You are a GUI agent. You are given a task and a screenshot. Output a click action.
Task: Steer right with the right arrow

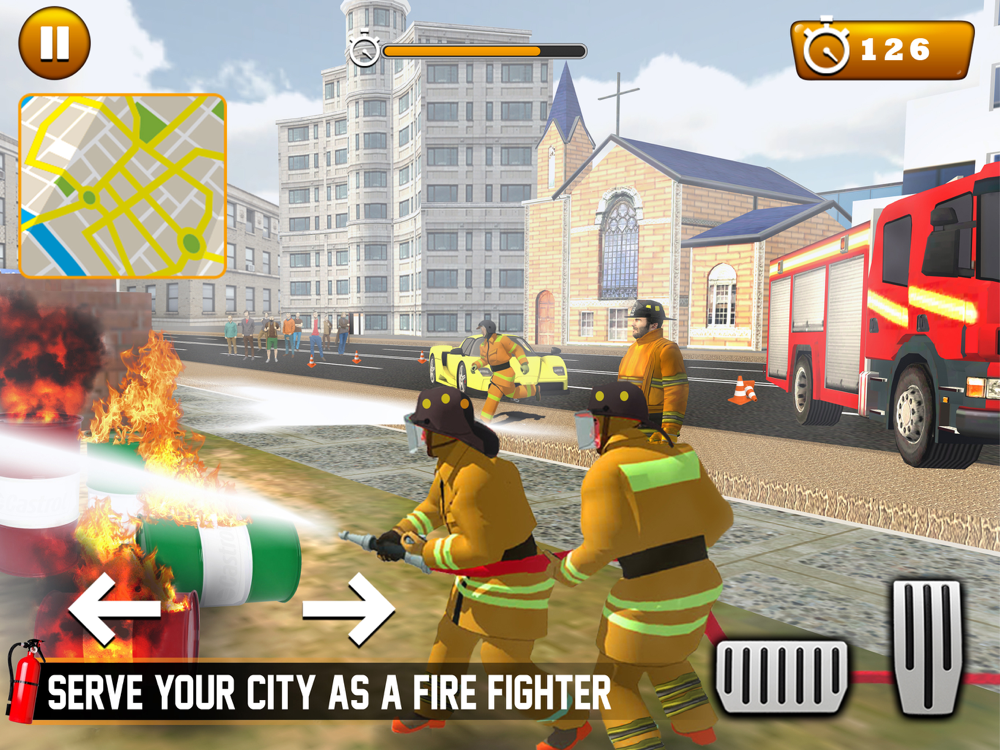pos(349,609)
